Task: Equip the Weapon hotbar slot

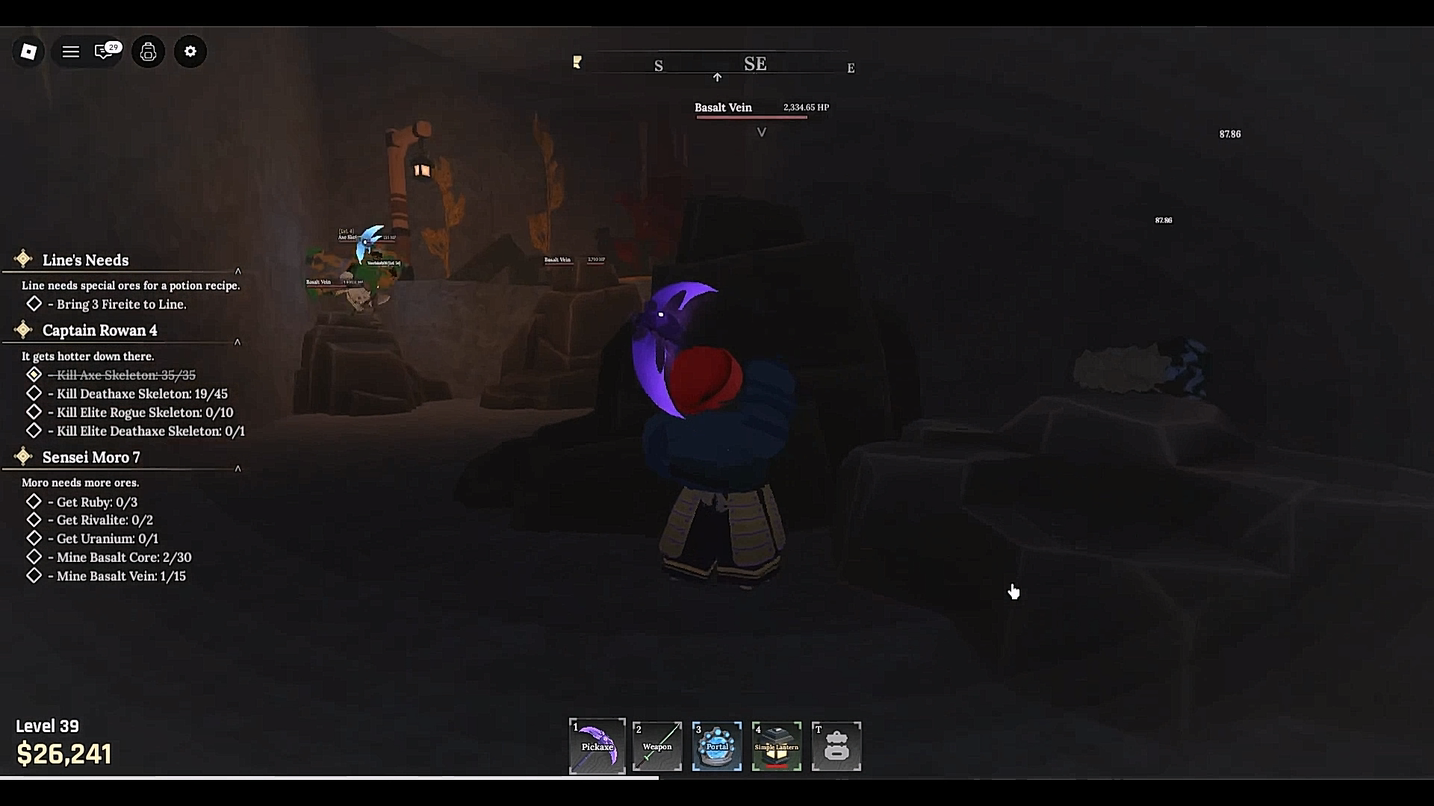Action: (x=657, y=746)
